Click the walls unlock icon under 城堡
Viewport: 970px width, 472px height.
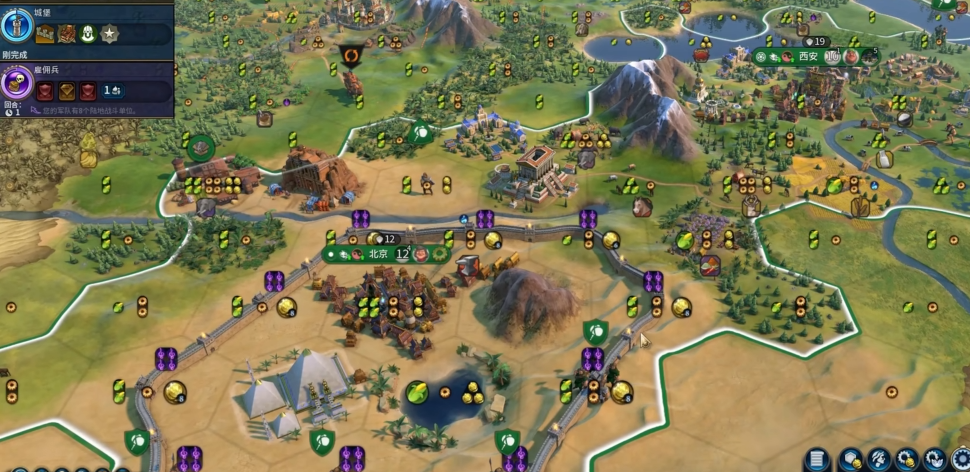45,34
